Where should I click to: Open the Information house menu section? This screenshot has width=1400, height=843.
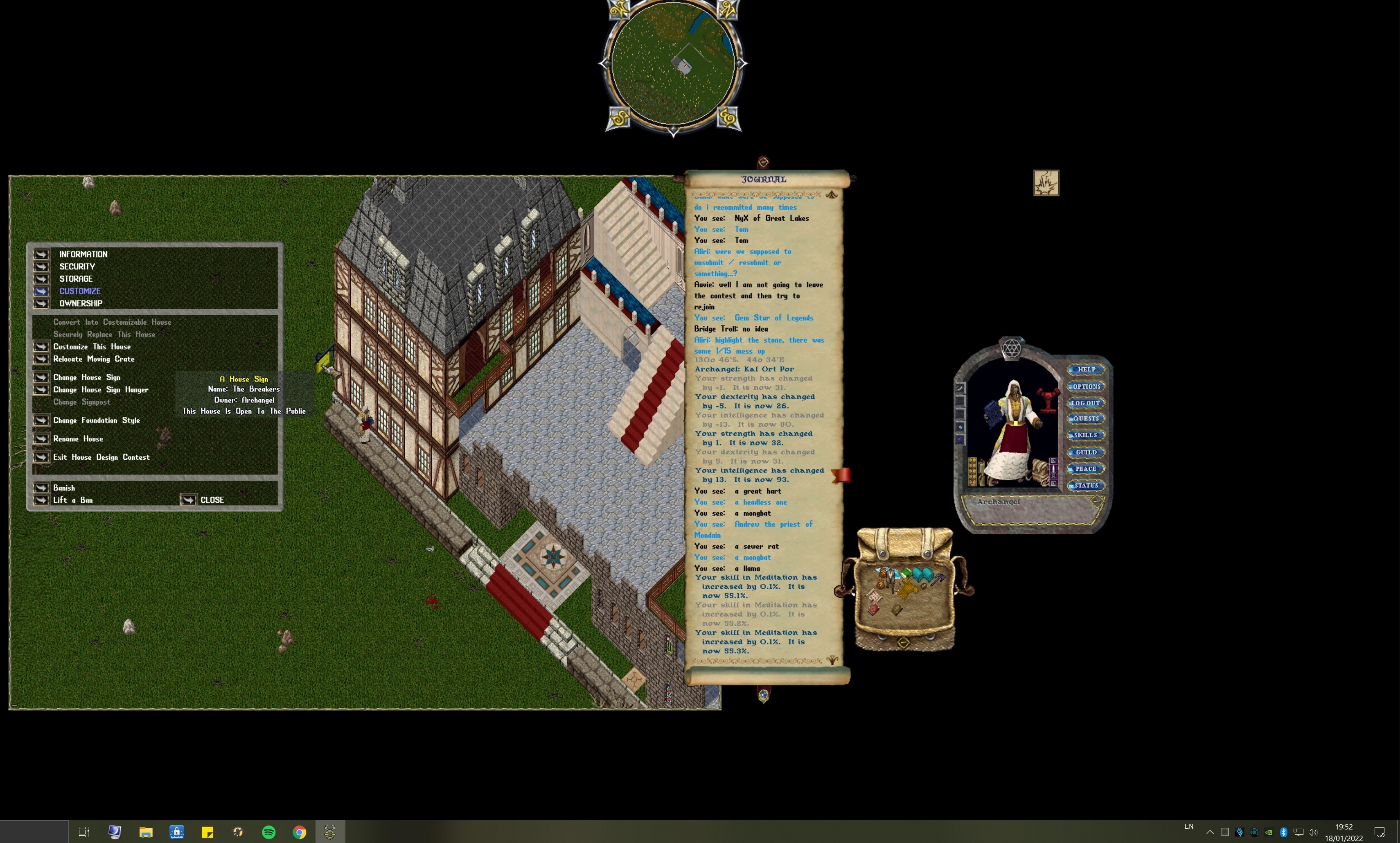[x=41, y=254]
